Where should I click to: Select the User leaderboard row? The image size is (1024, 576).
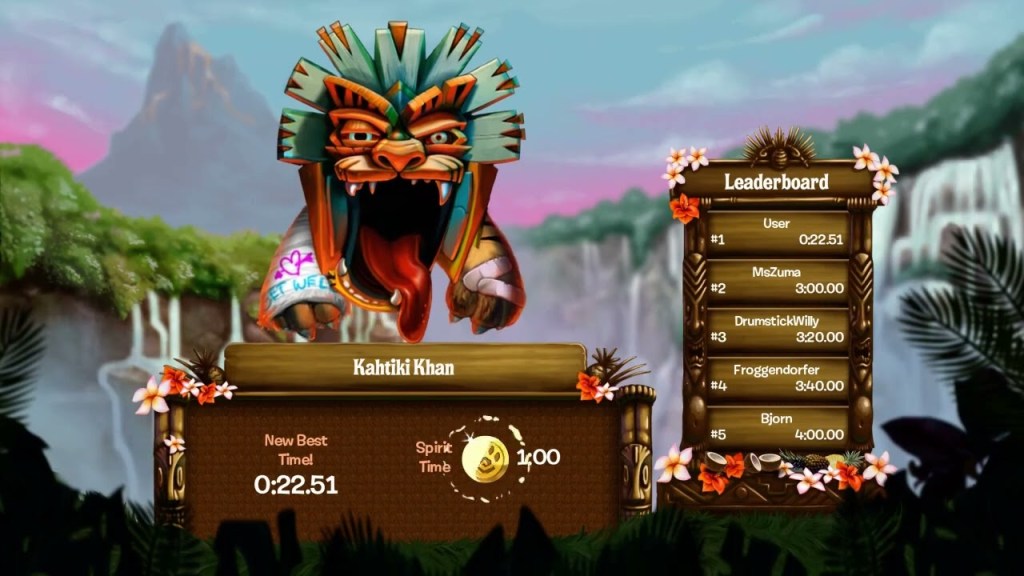[777, 231]
